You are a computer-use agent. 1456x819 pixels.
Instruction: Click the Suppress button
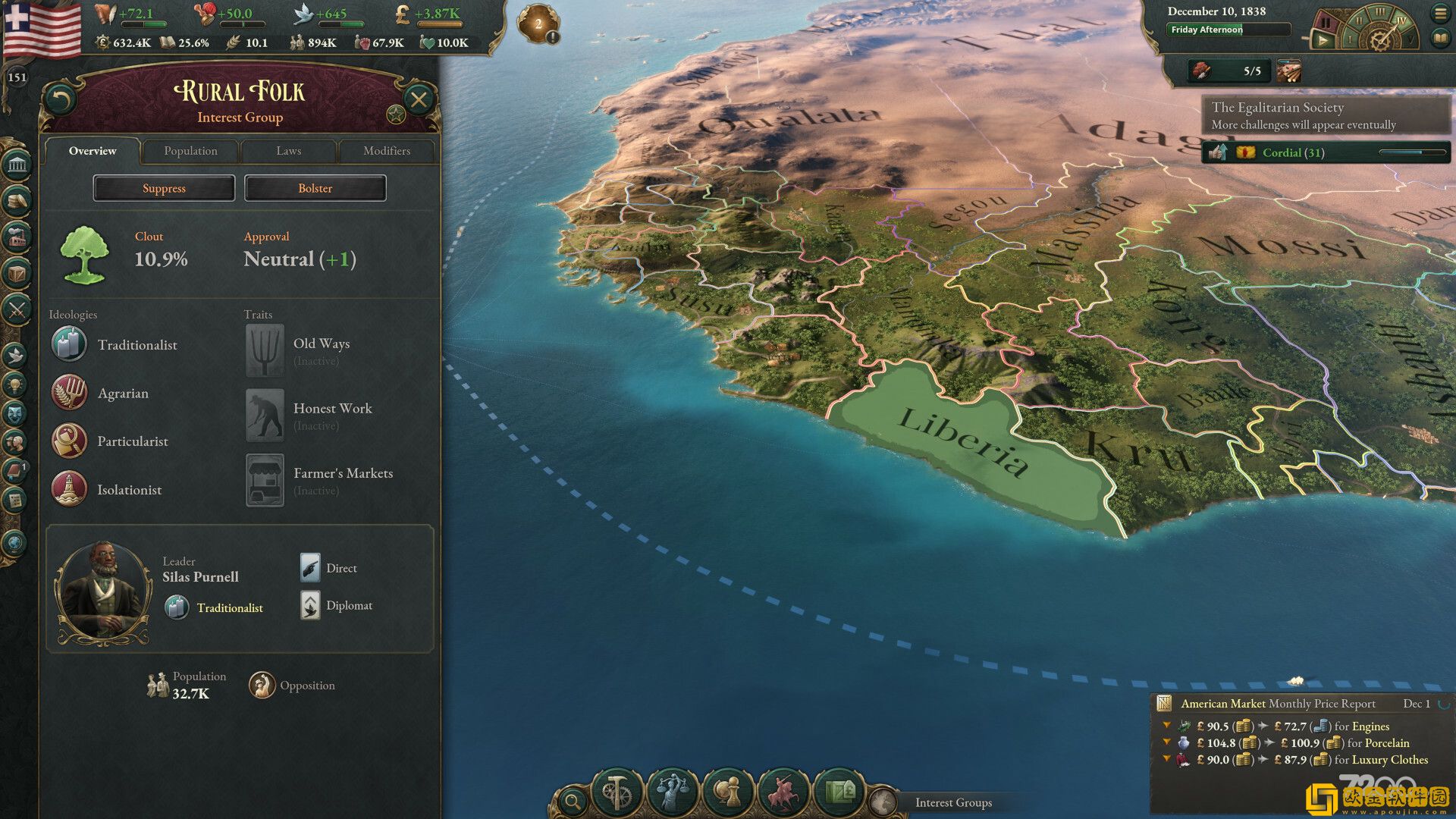click(164, 188)
